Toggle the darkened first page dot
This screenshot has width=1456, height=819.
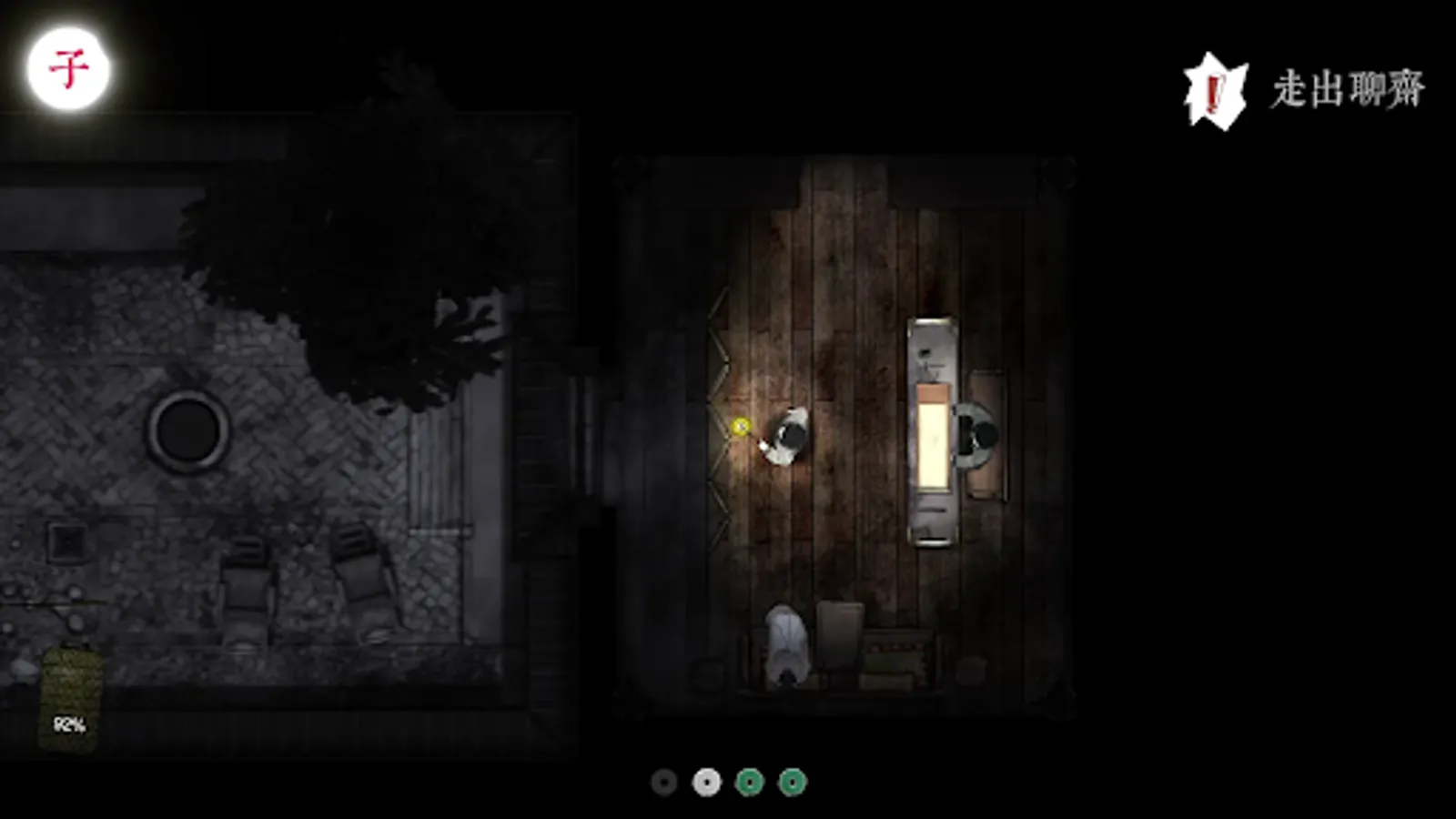(662, 780)
